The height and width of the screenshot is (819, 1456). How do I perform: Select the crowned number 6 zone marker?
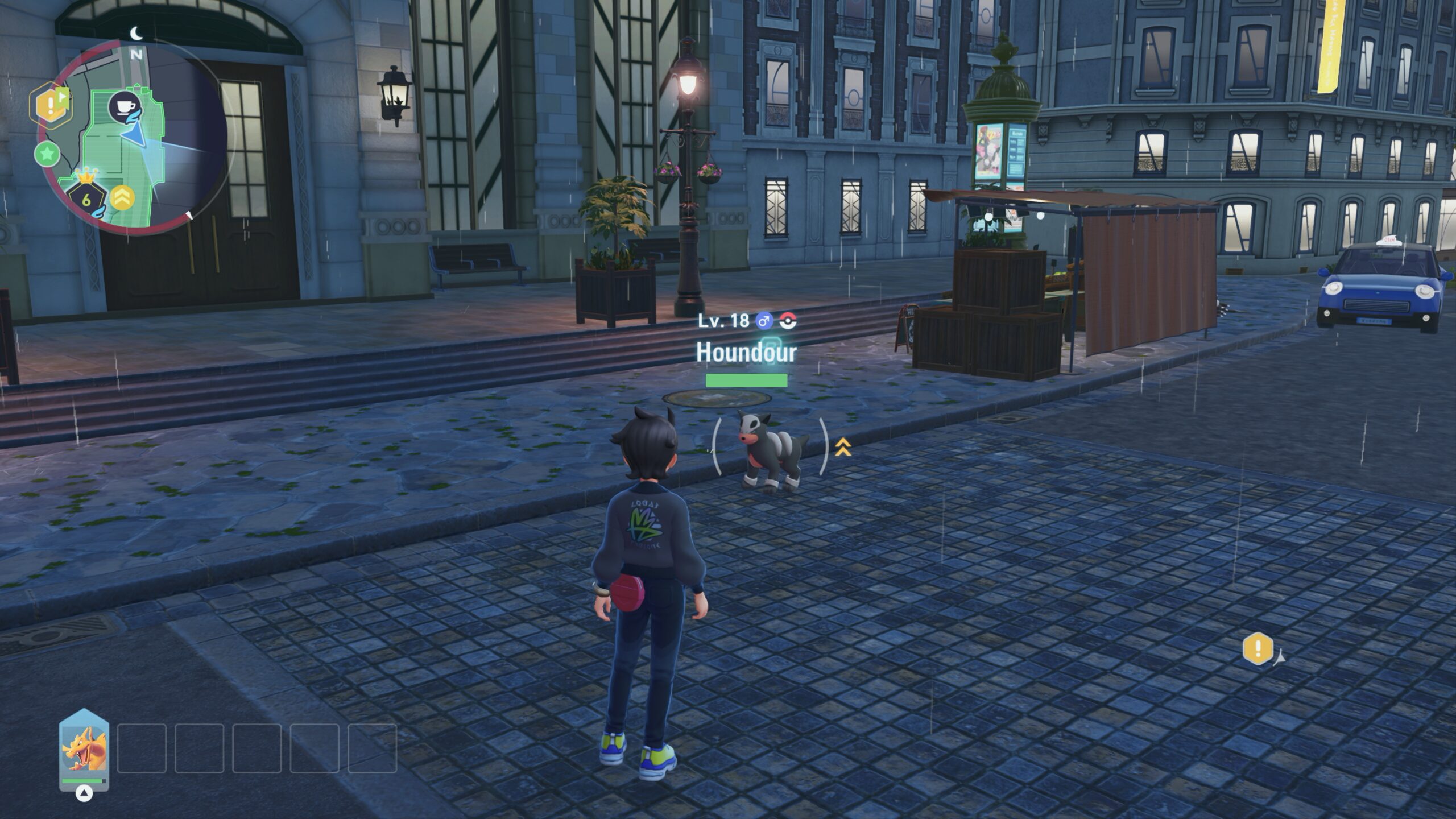coord(86,198)
